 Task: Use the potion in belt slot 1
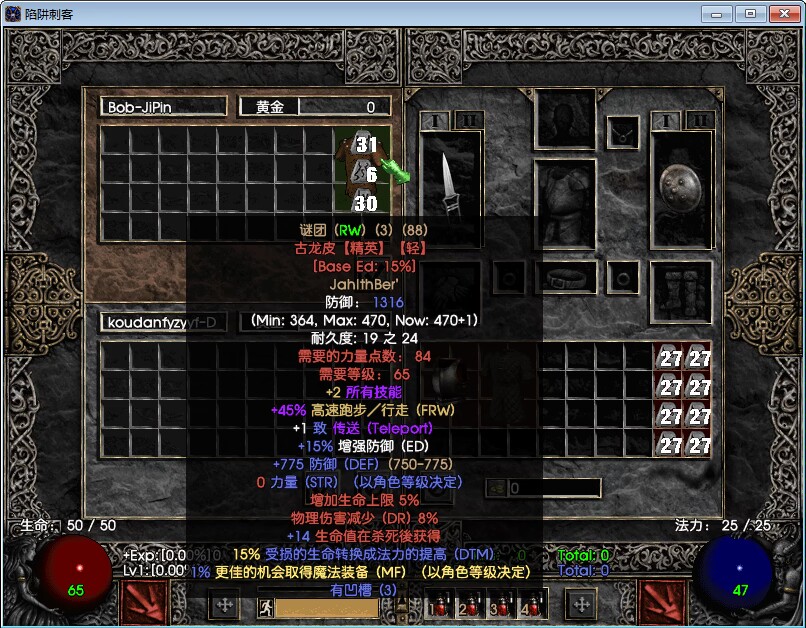pos(438,605)
